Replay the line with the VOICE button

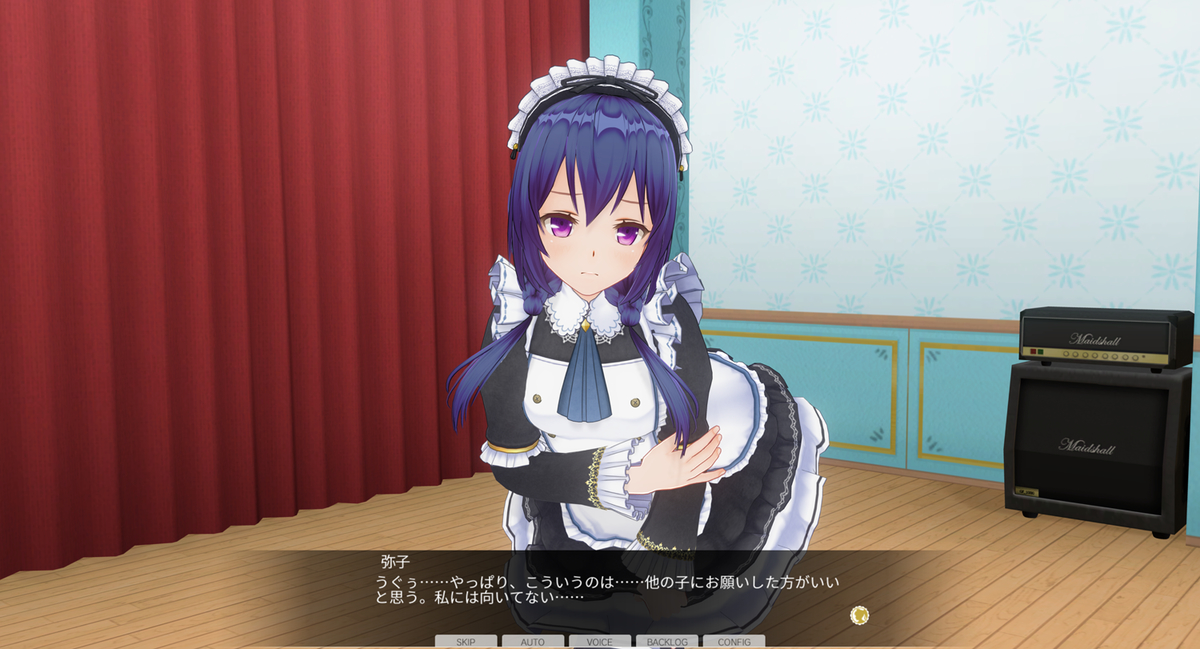tap(600, 641)
